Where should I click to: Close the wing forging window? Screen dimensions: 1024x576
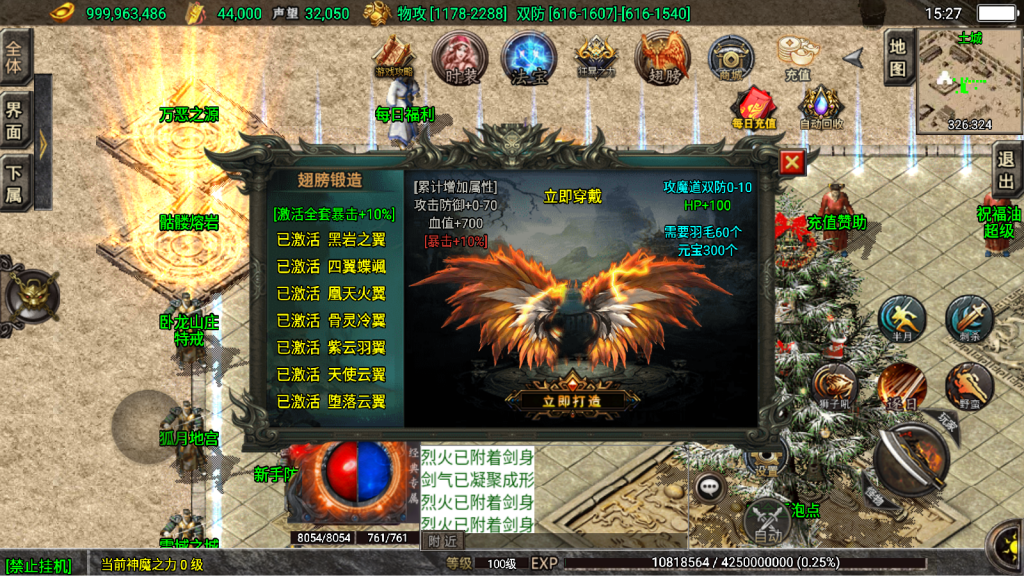click(x=792, y=163)
